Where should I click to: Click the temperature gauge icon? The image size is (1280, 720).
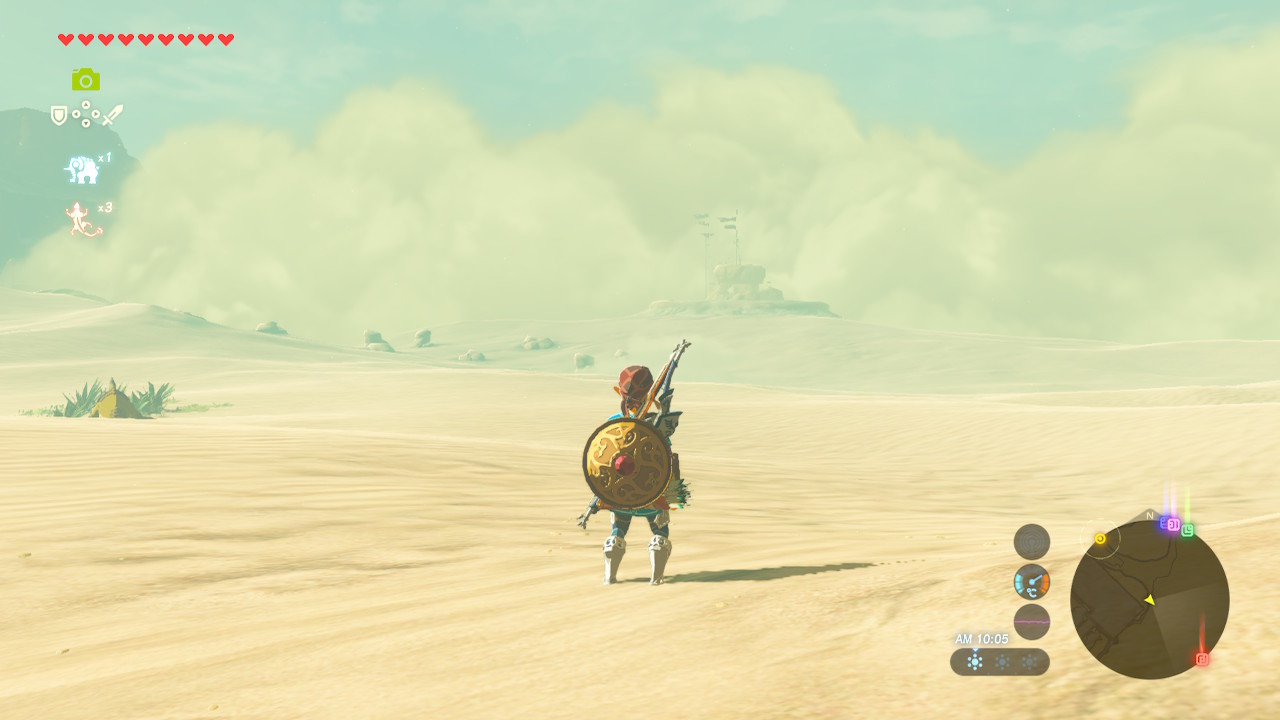pyautogui.click(x=1032, y=582)
